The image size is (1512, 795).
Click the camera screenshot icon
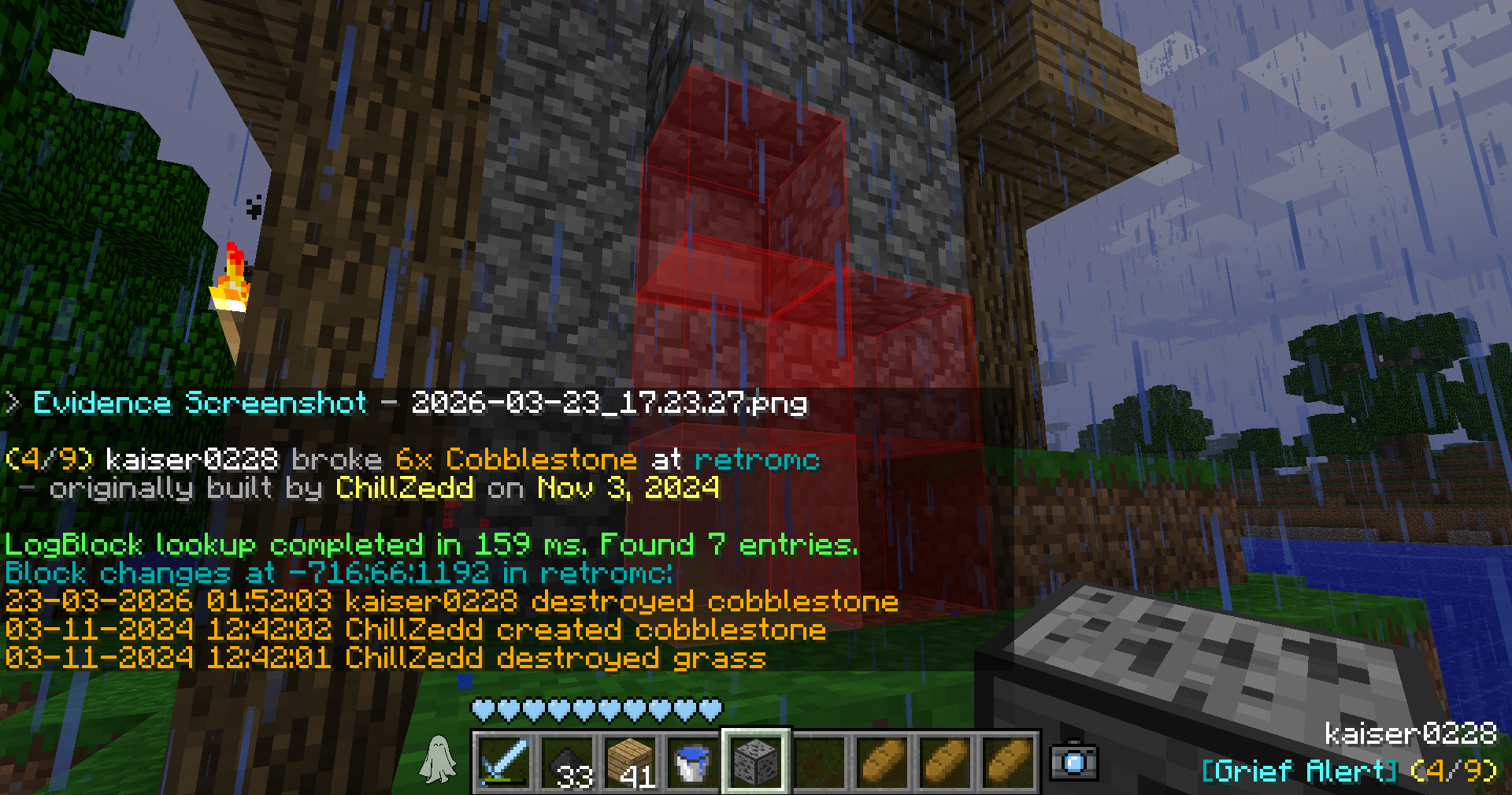click(x=1073, y=761)
